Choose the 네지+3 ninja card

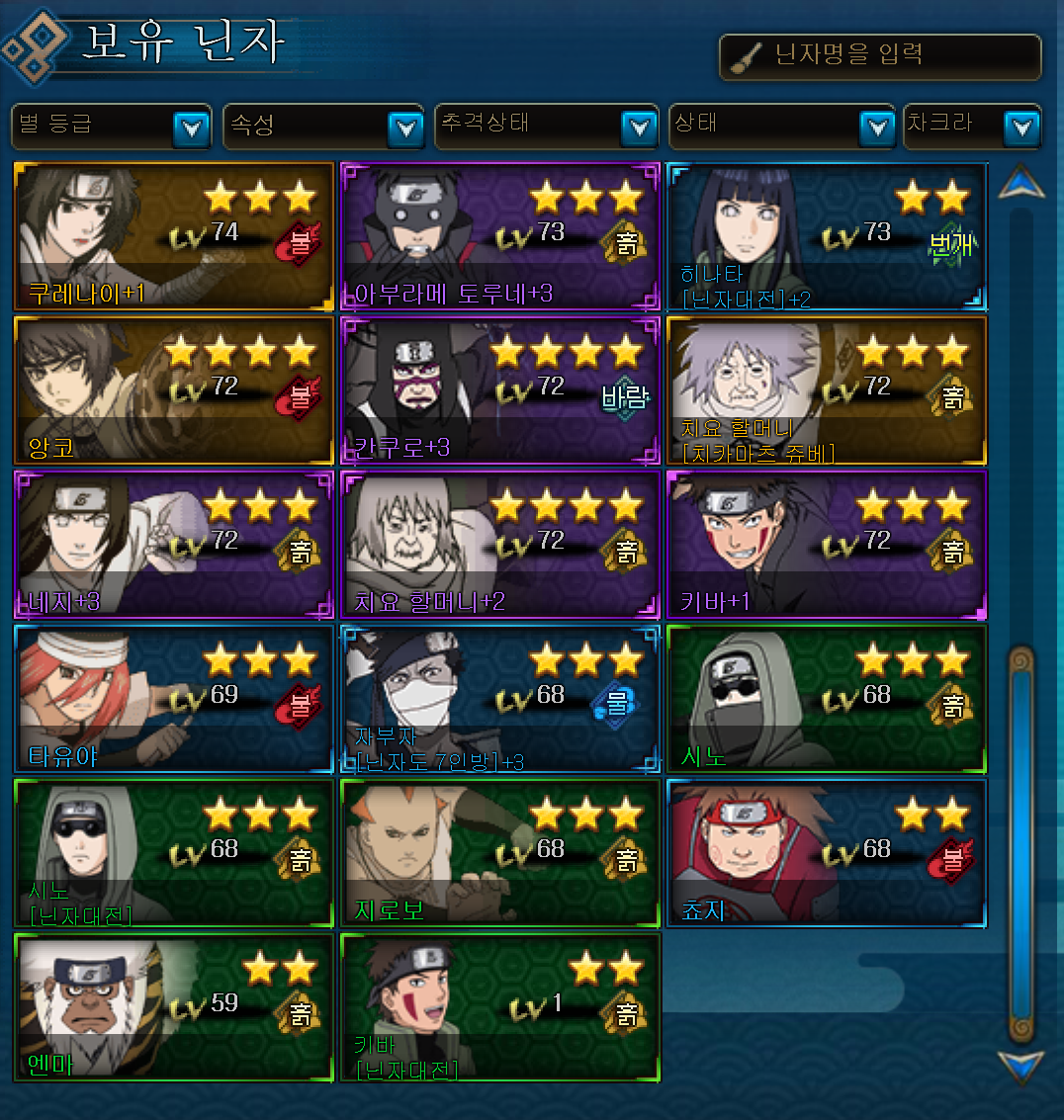(x=174, y=545)
